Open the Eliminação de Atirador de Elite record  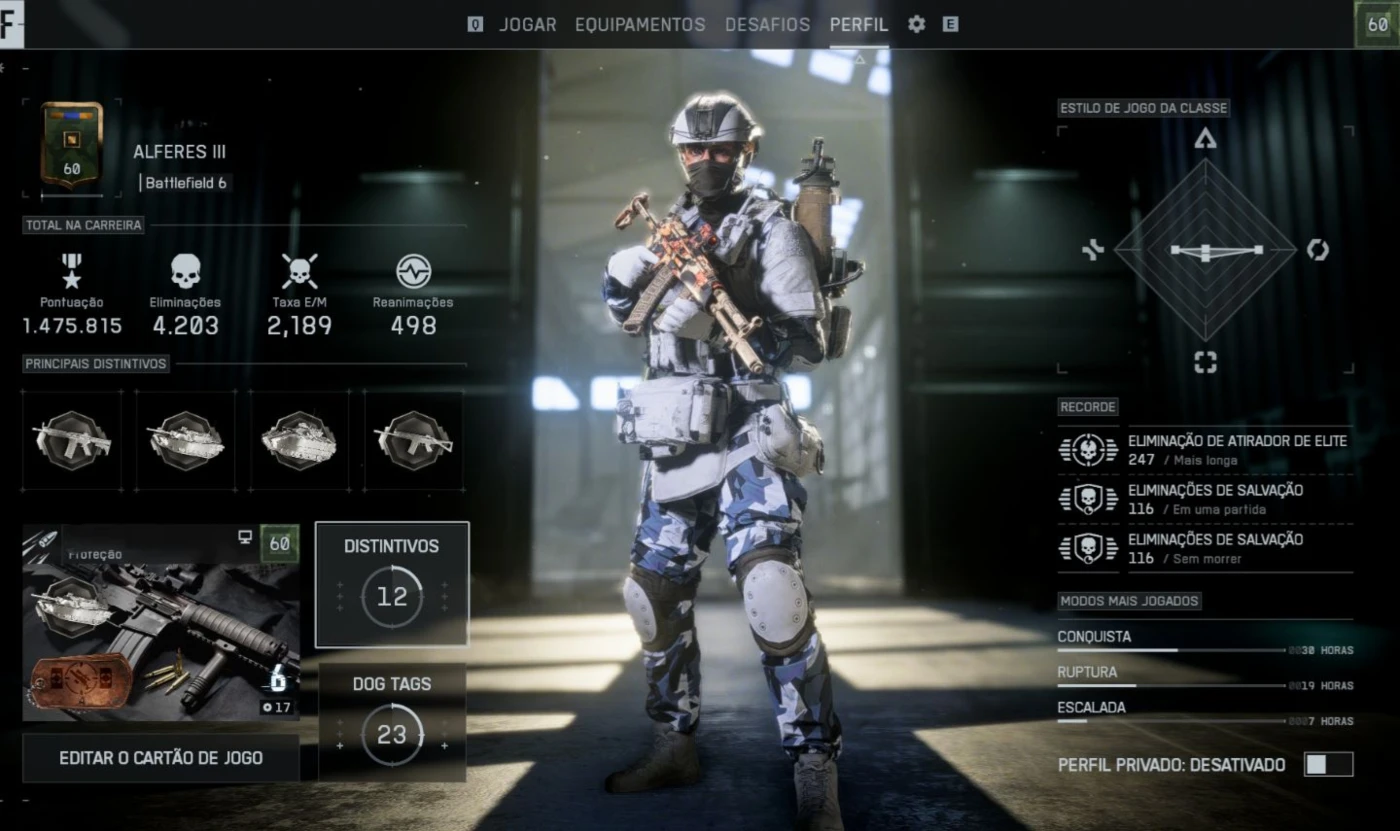(1204, 449)
